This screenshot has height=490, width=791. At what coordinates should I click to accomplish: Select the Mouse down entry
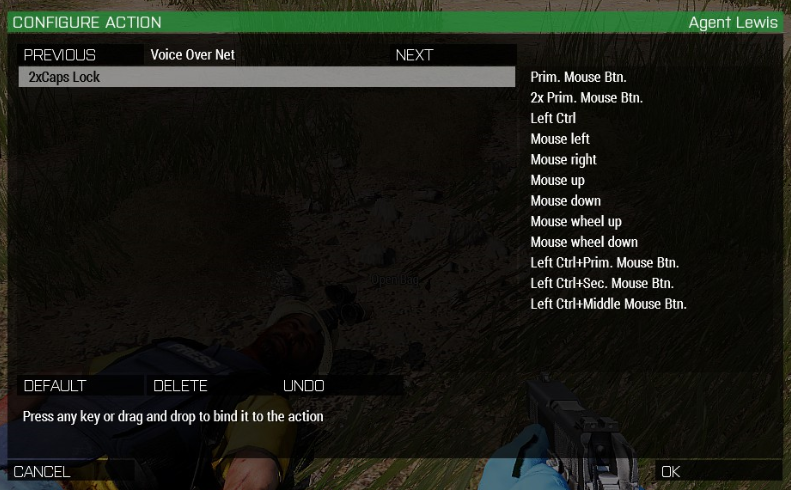[565, 201]
